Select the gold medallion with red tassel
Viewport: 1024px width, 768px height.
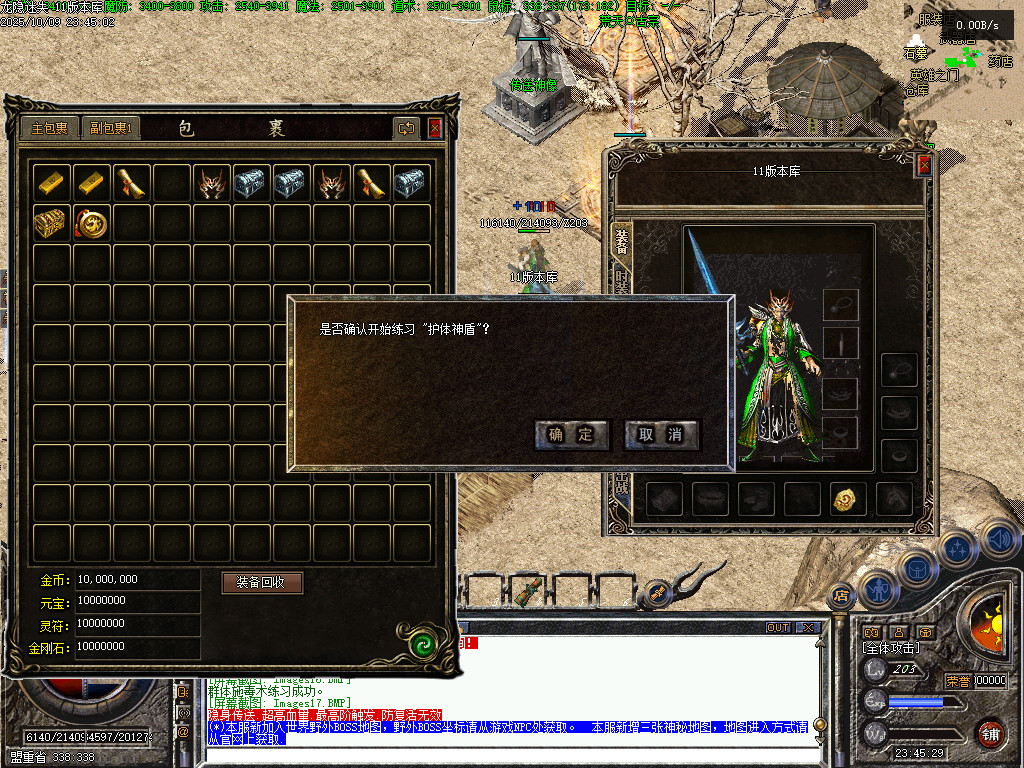[x=92, y=223]
